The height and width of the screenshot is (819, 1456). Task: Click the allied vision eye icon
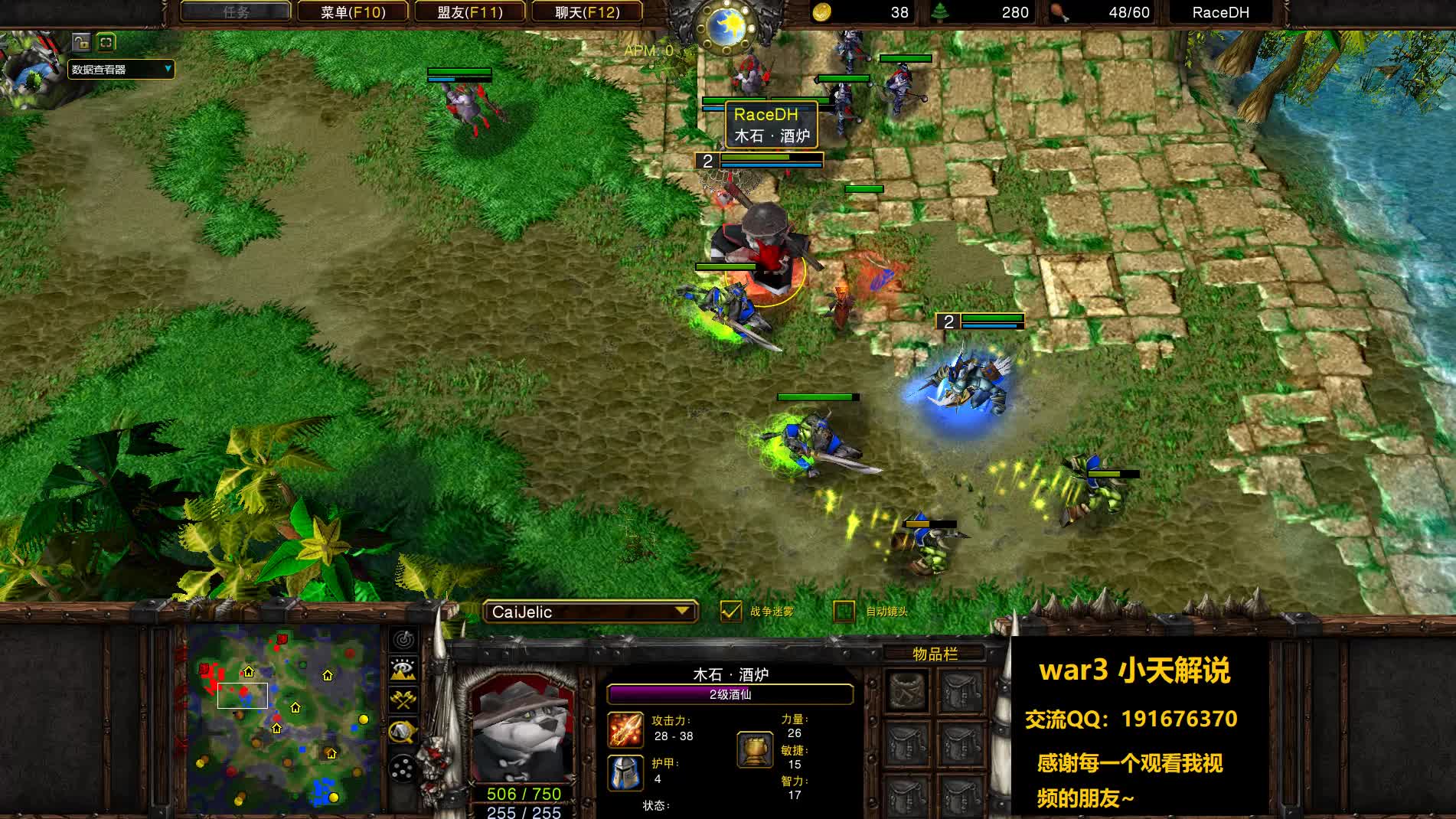(401, 668)
